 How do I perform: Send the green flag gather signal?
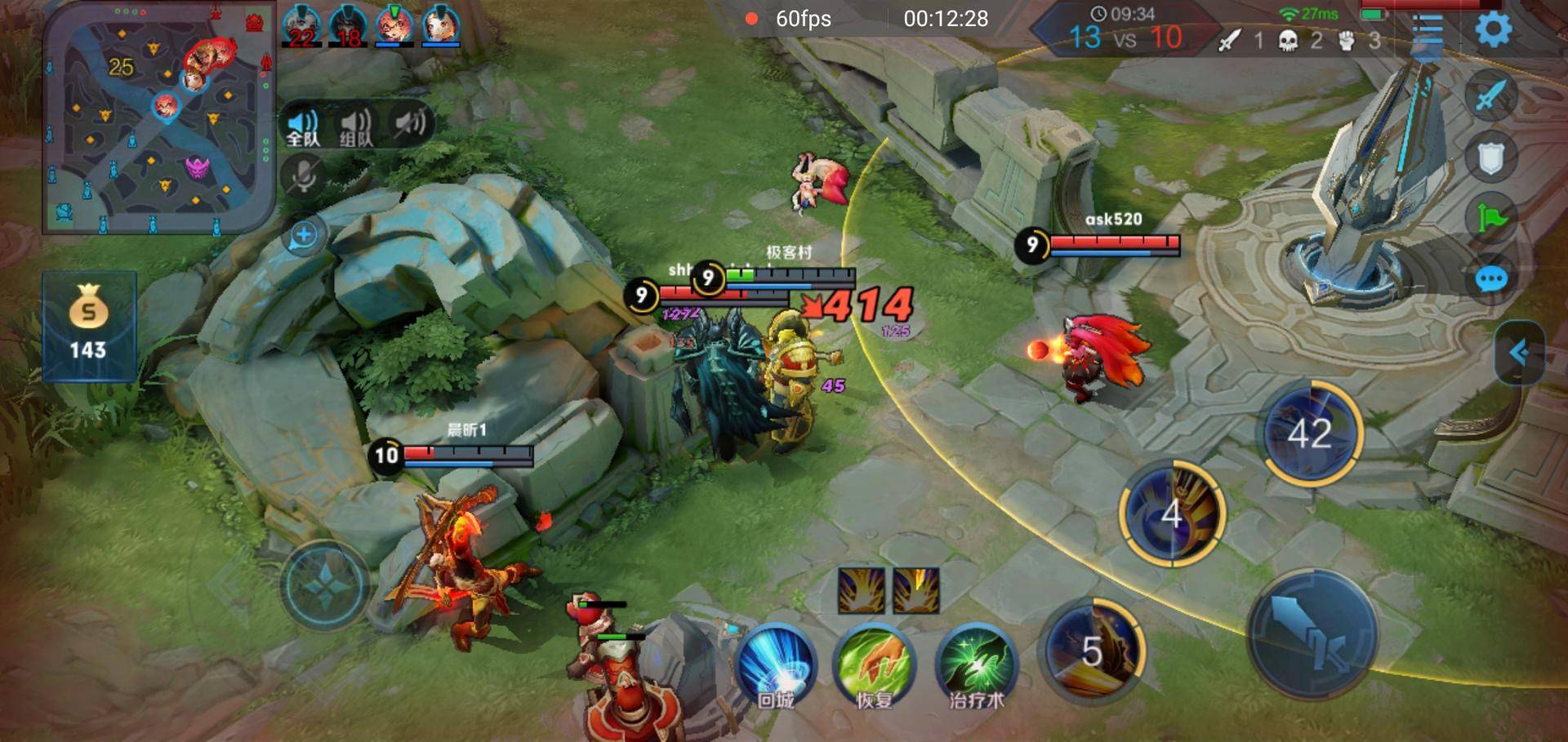pyautogui.click(x=1491, y=218)
